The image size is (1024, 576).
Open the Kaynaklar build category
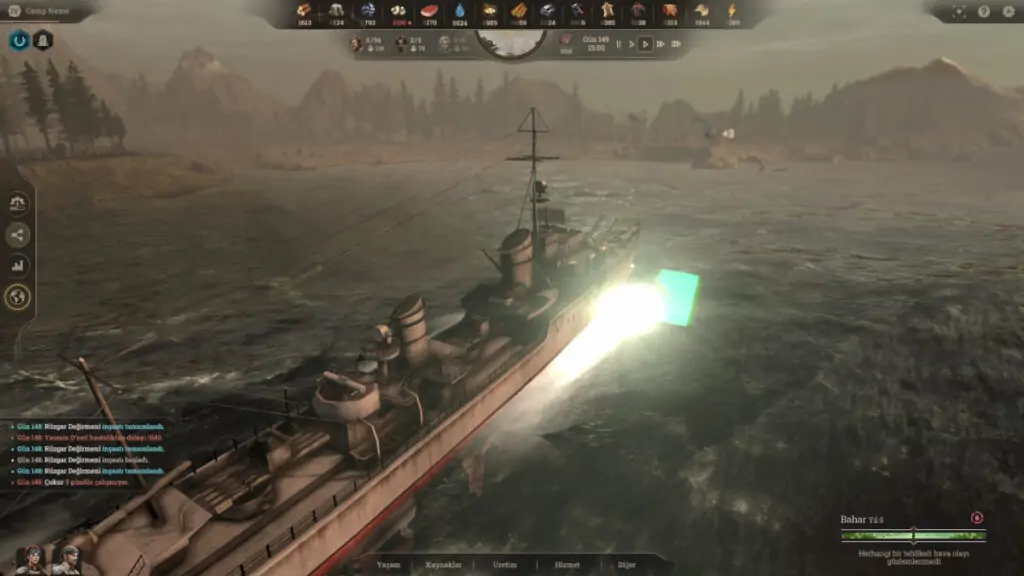pyautogui.click(x=445, y=565)
